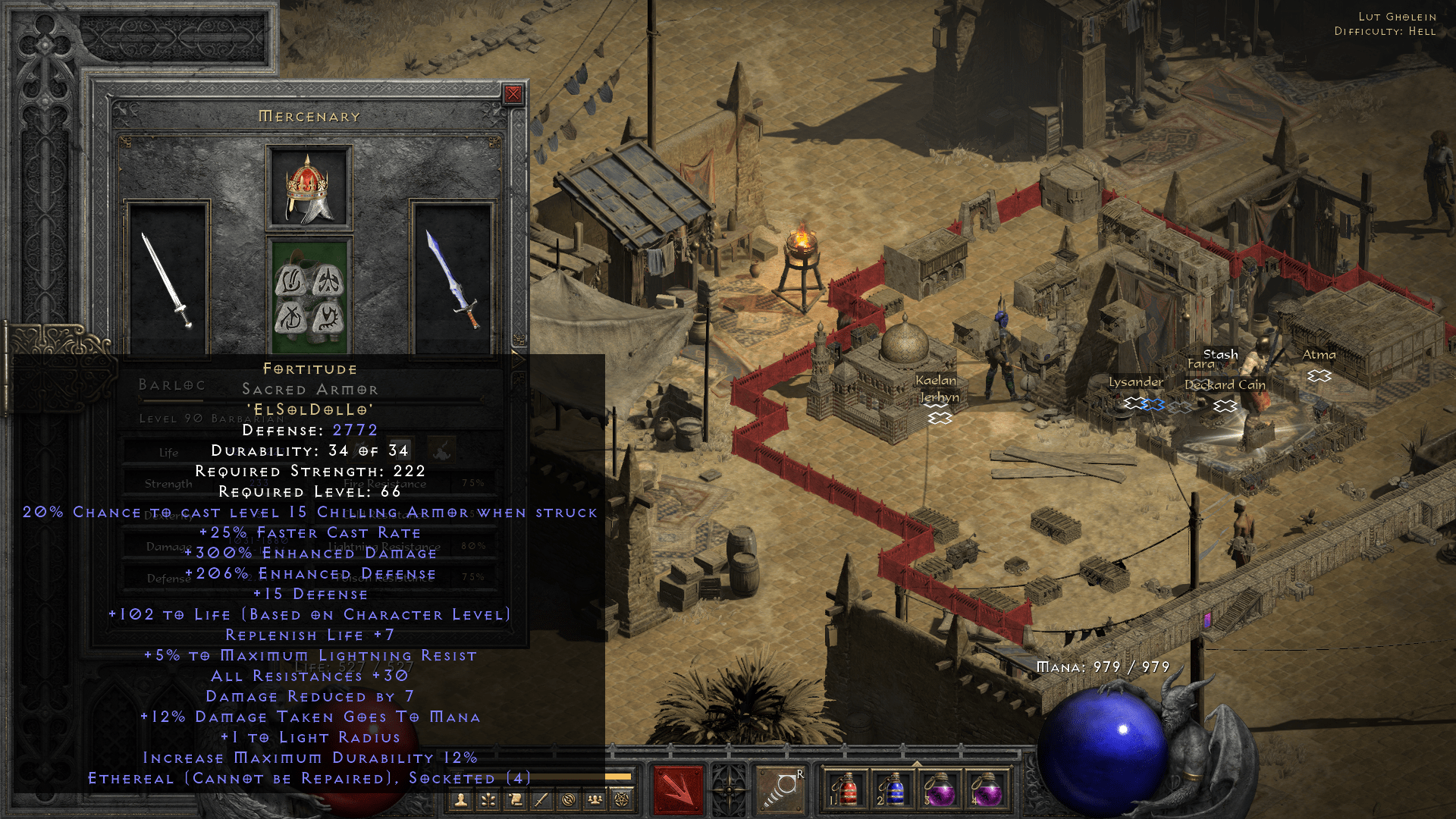Click the sword in the left weapon slot
Image resolution: width=1456 pixels, height=819 pixels.
click(x=168, y=281)
